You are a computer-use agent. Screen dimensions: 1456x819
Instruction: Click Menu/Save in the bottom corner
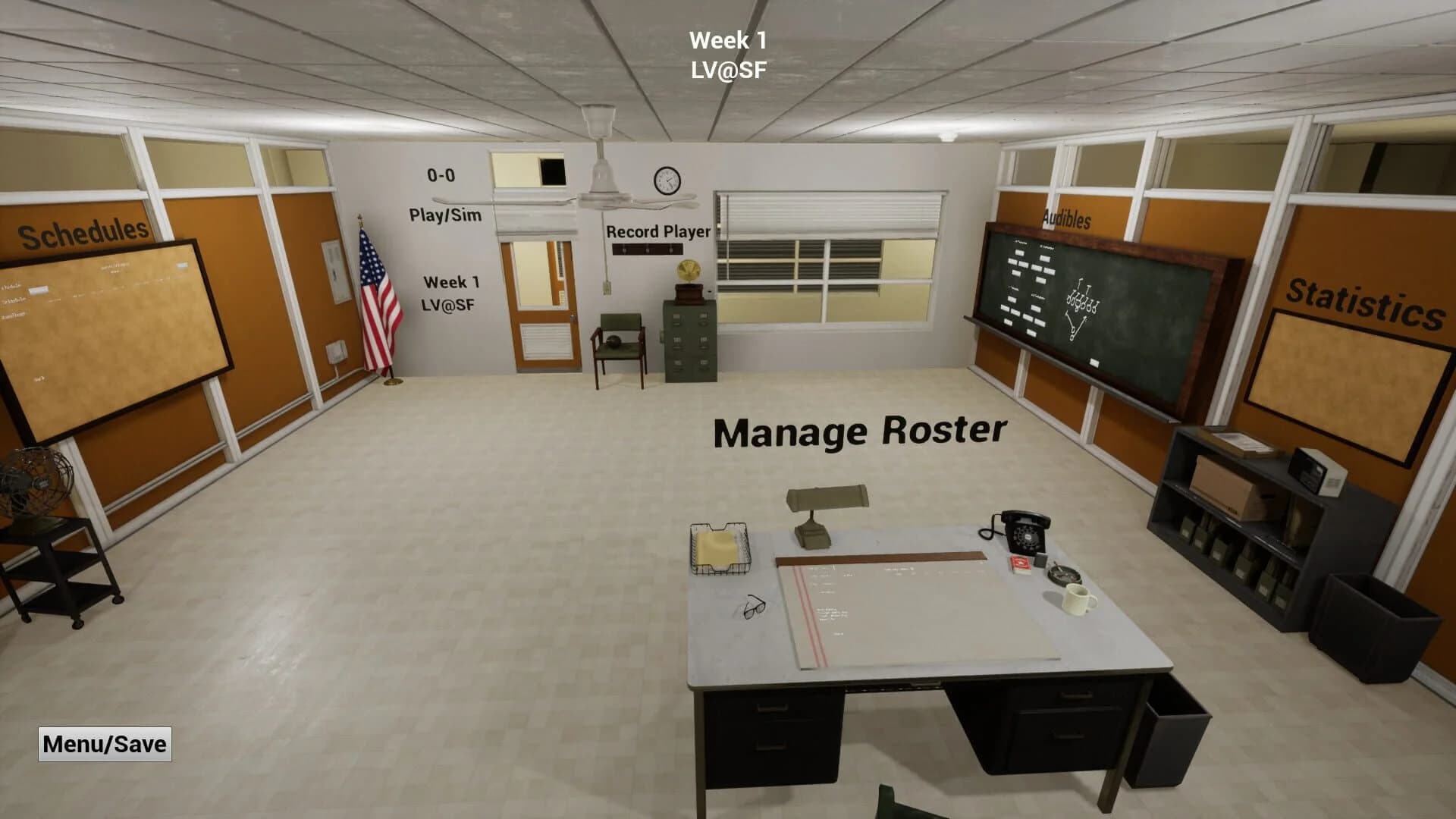click(x=104, y=744)
